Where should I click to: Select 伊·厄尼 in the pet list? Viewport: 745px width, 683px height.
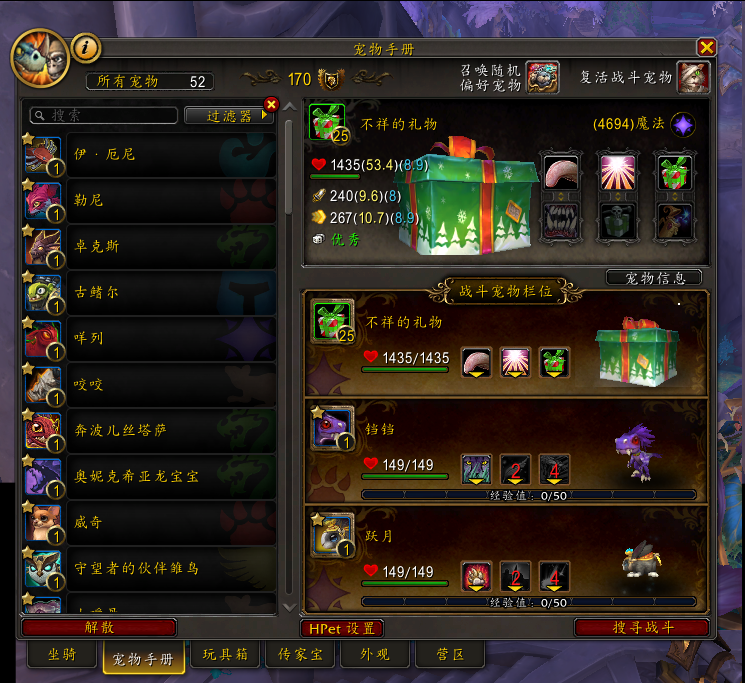tap(150, 154)
